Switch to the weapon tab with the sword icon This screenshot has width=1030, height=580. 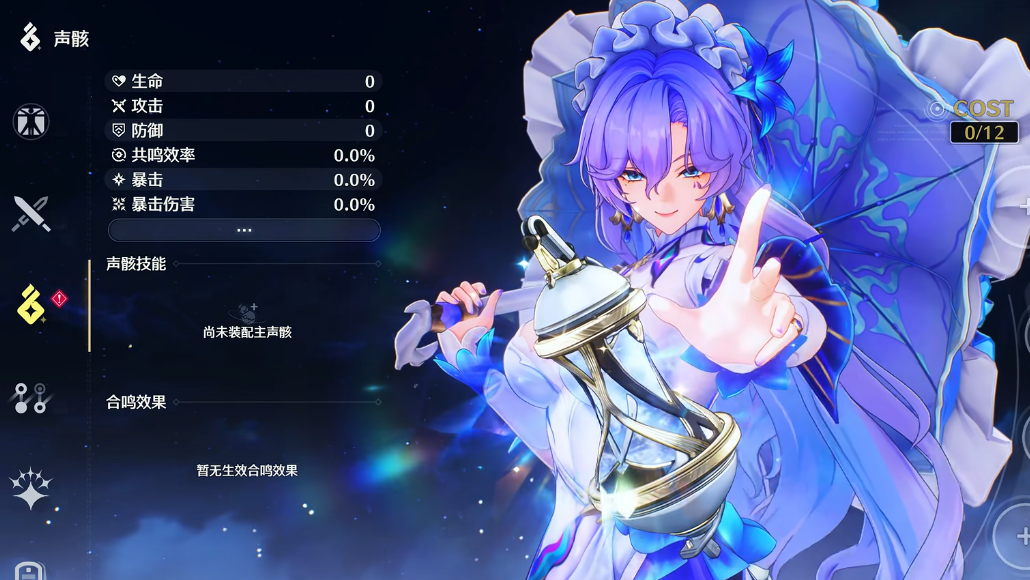click(x=31, y=214)
